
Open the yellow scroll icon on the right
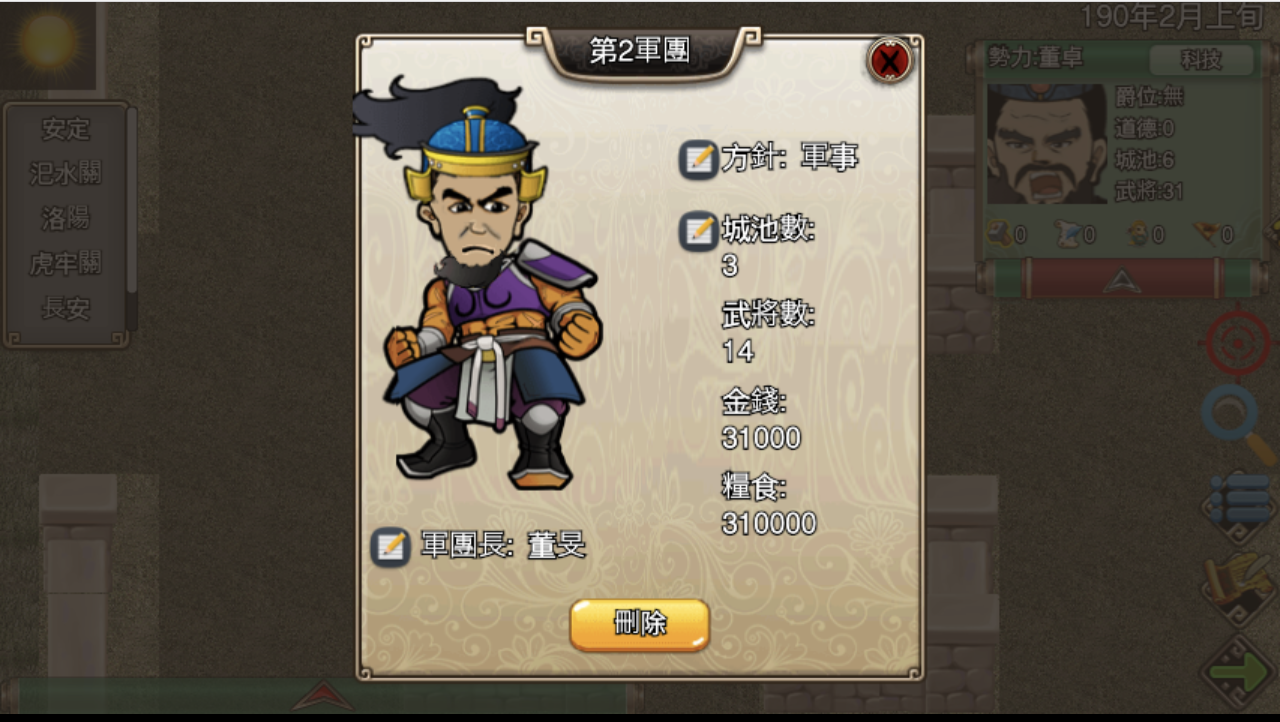pos(1238,586)
